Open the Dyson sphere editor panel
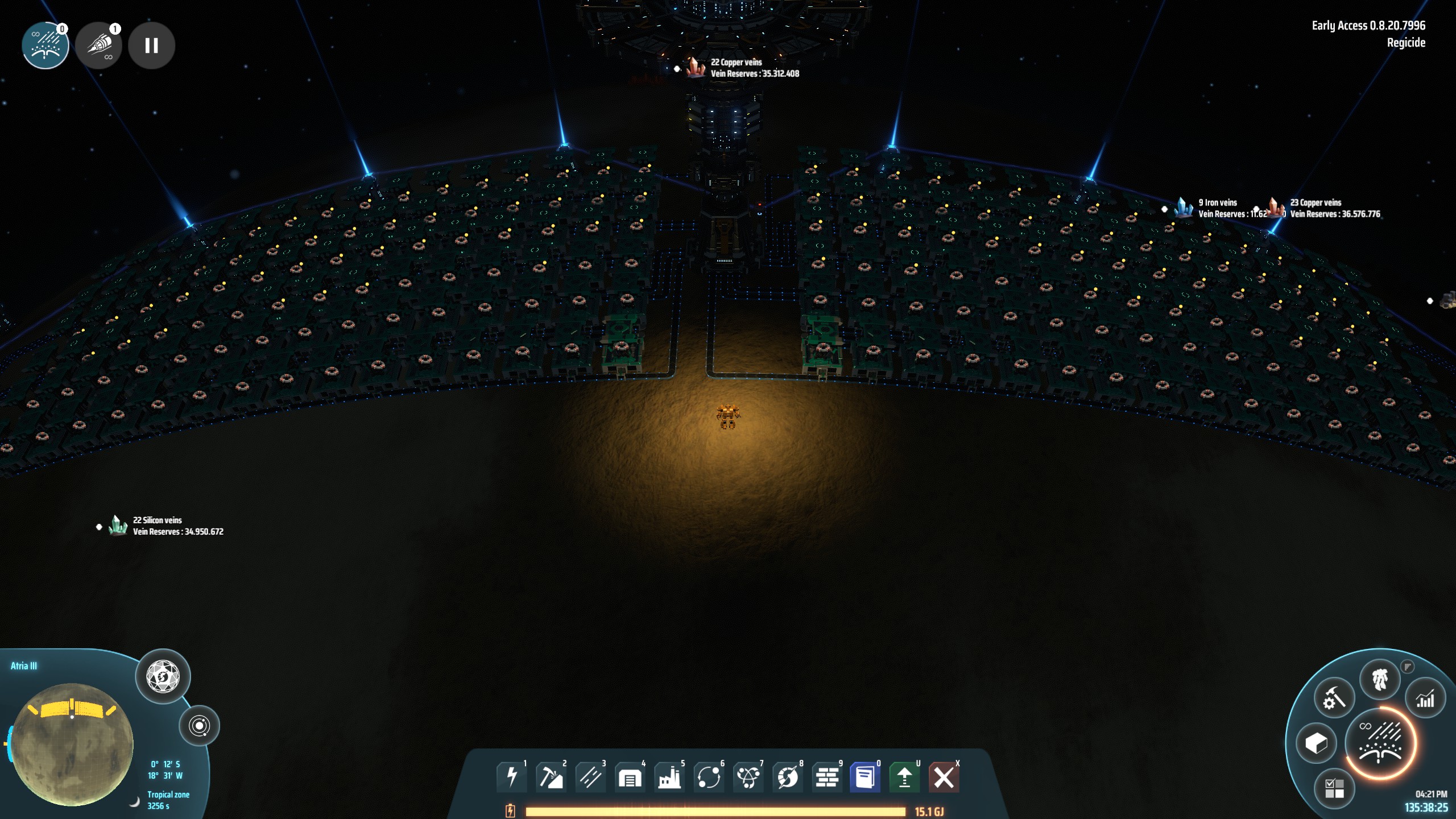1456x819 pixels. [x=163, y=677]
